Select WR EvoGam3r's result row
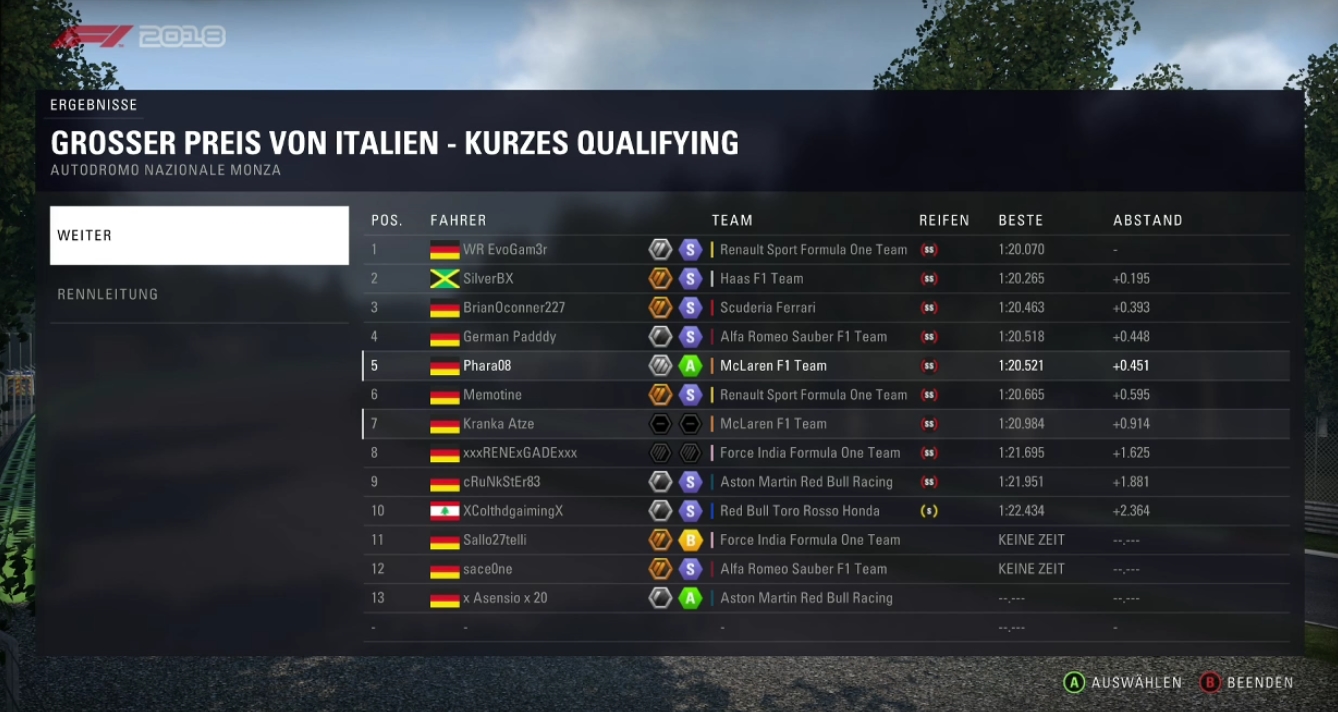This screenshot has width=1338, height=712. pos(505,250)
